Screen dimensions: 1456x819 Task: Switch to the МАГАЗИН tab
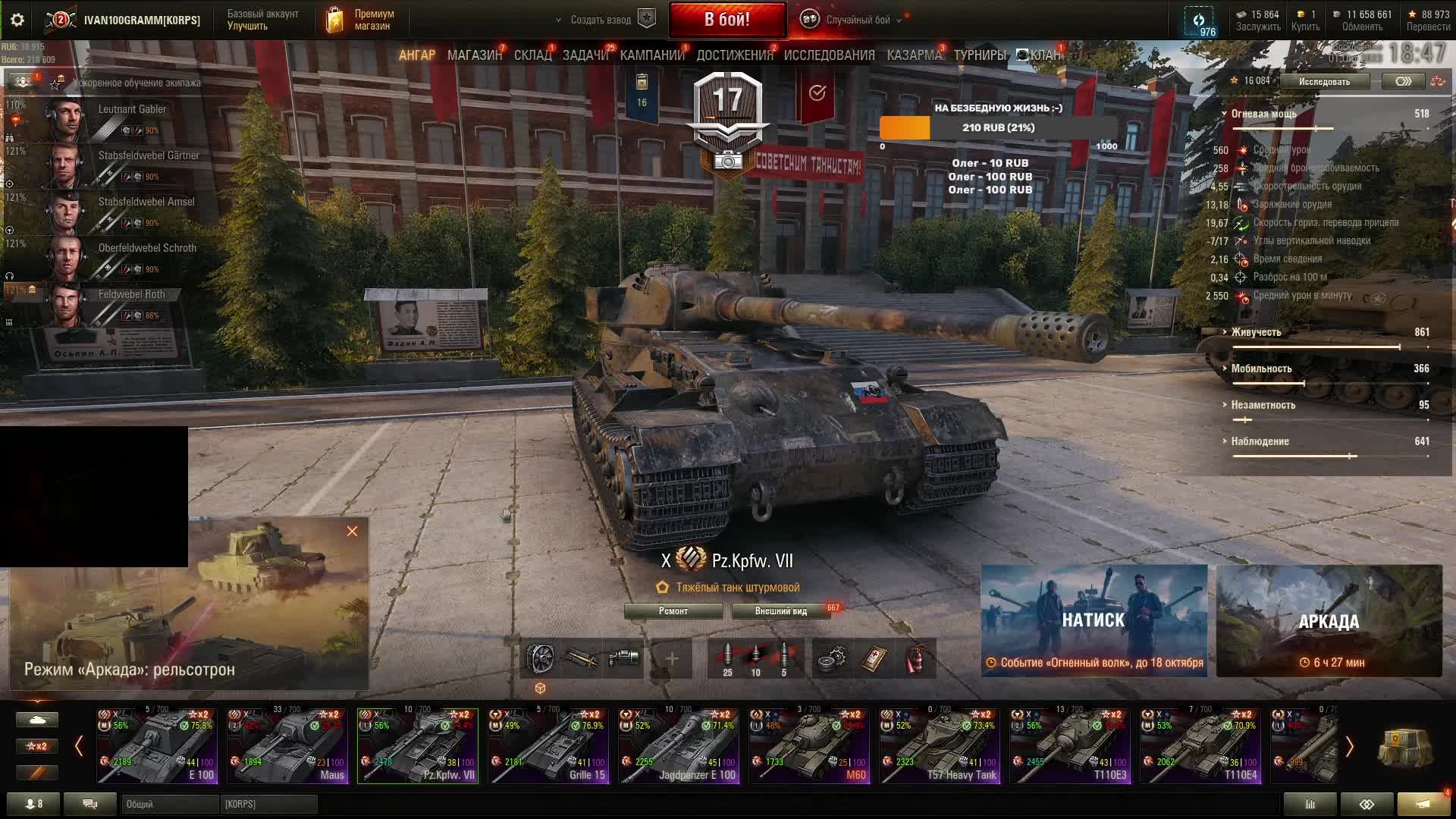click(474, 55)
